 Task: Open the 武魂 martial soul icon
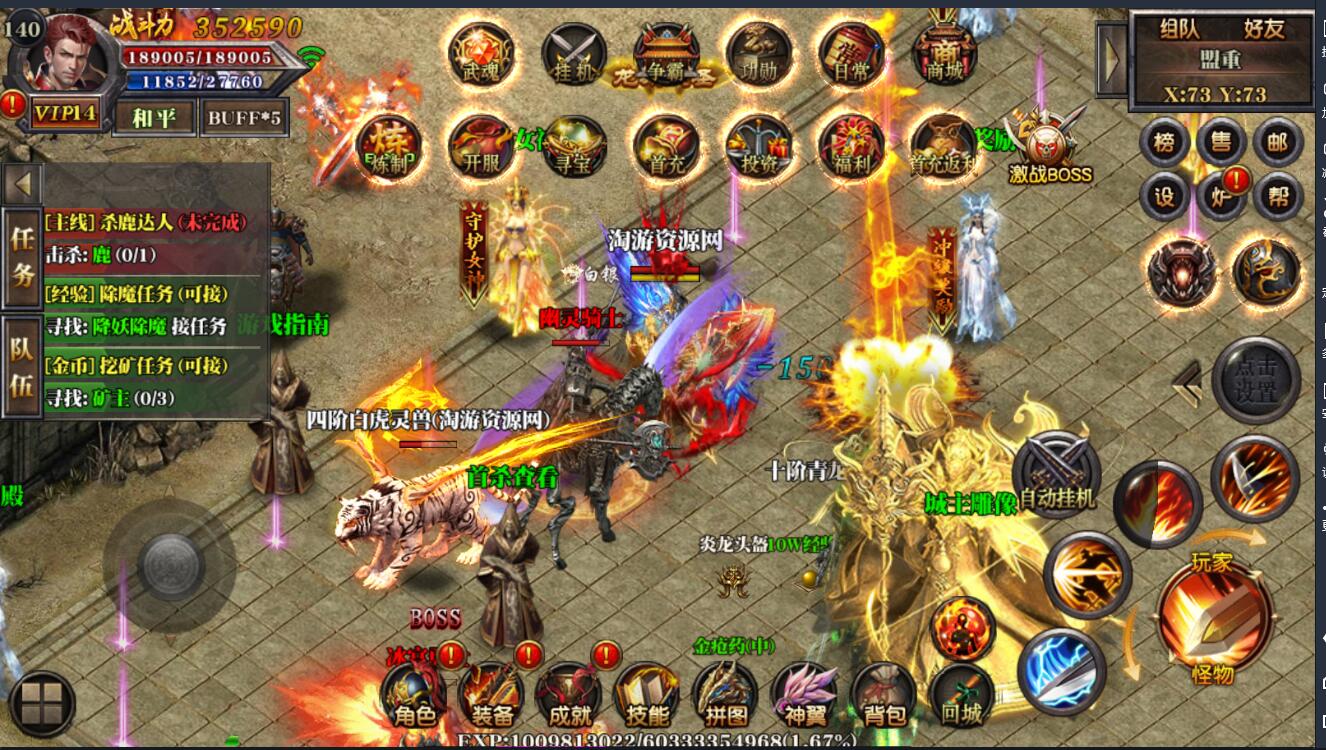coord(481,55)
